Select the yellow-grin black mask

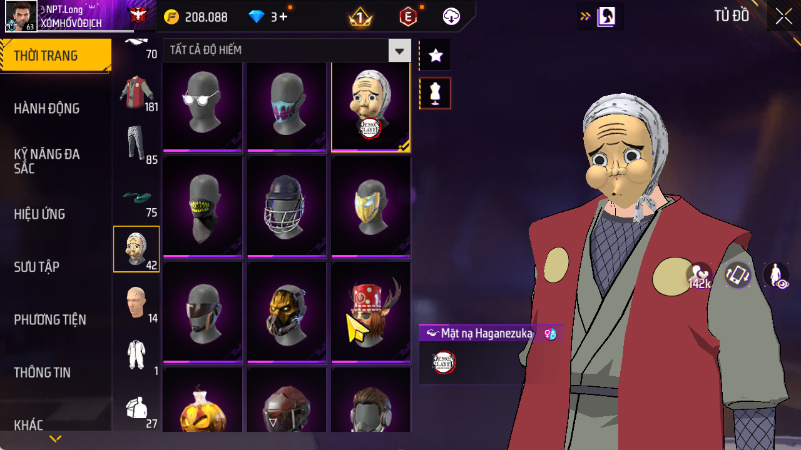pyautogui.click(x=205, y=208)
